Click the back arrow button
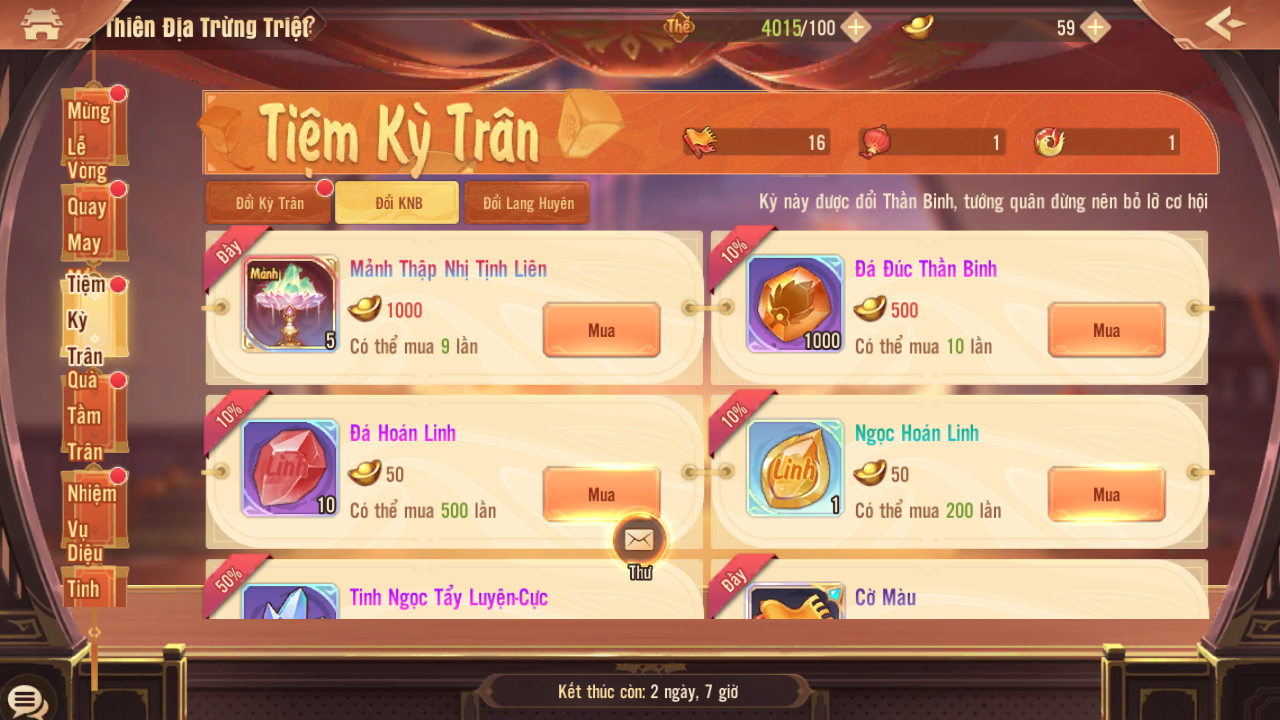The image size is (1280, 720). [x=1226, y=24]
